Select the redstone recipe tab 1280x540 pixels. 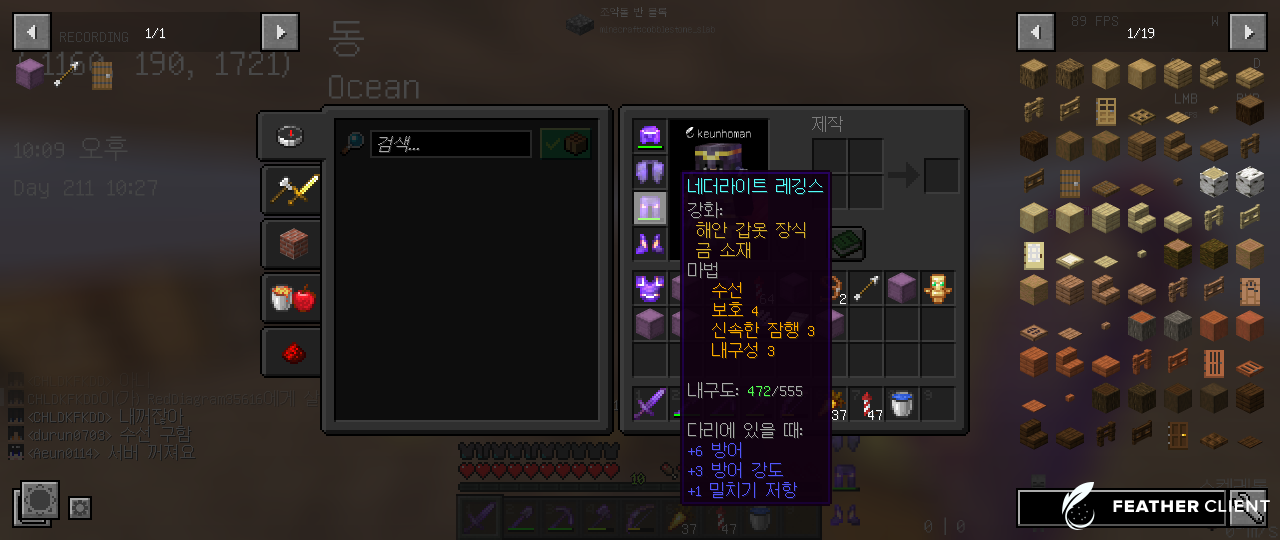point(292,352)
